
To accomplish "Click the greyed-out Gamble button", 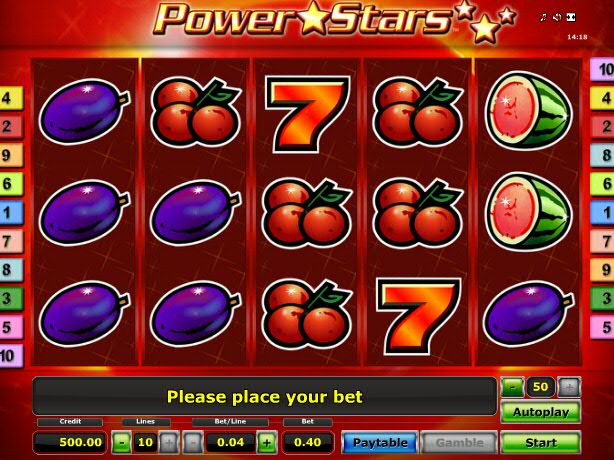I will pyautogui.click(x=459, y=442).
